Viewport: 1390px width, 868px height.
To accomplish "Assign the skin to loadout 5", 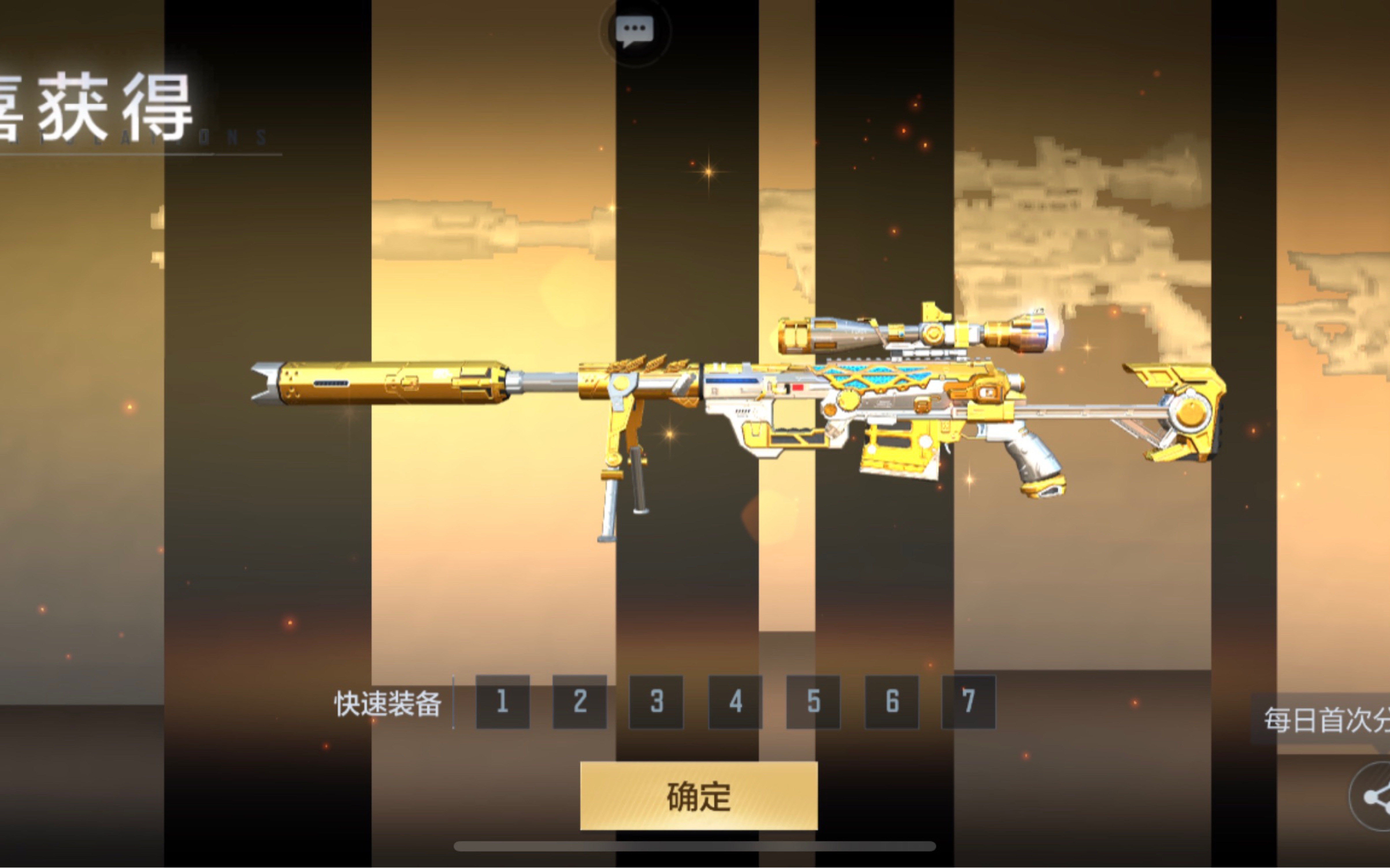I will (813, 702).
